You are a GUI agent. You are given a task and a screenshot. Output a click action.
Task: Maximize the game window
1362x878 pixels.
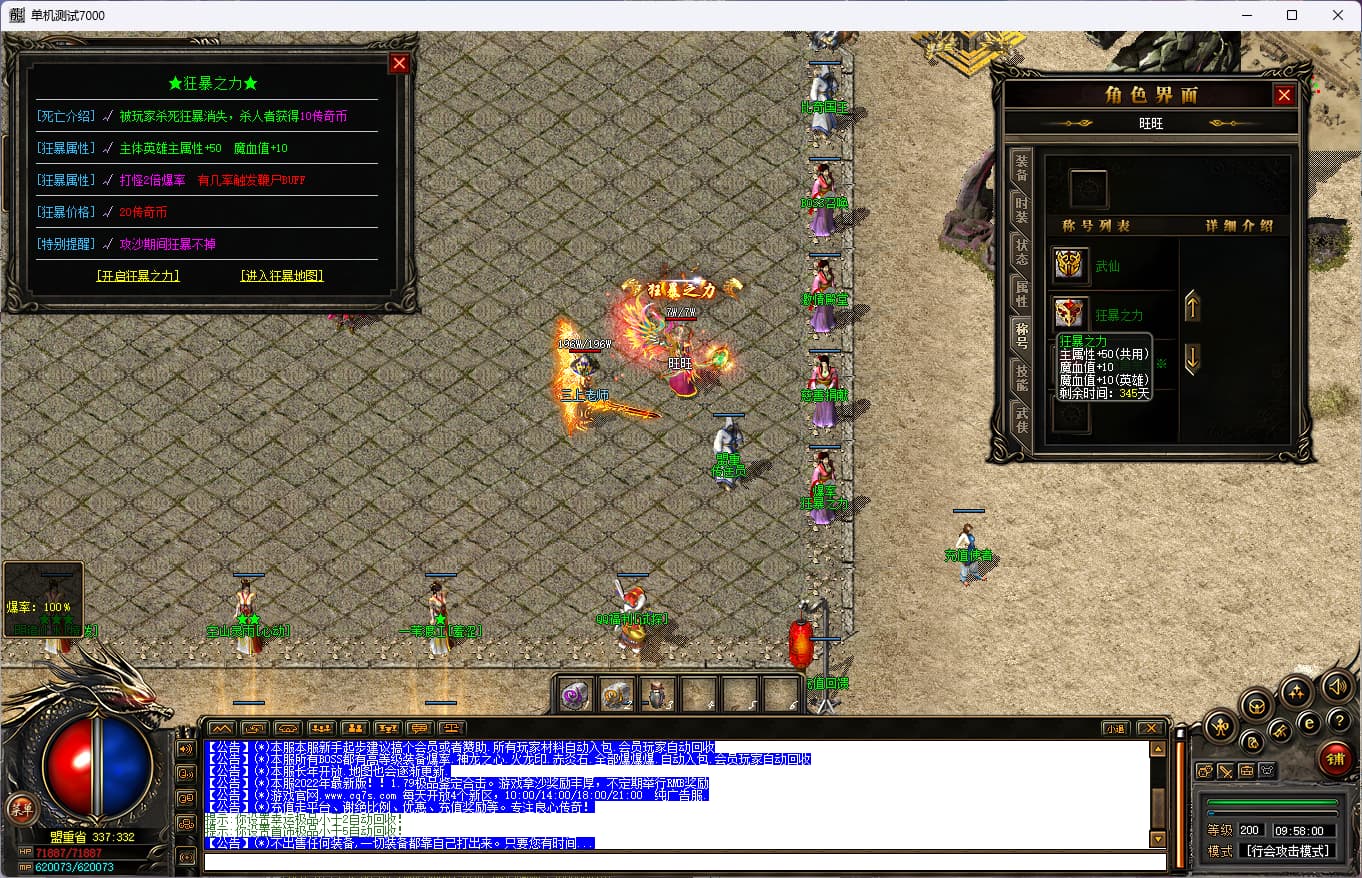tap(1291, 15)
